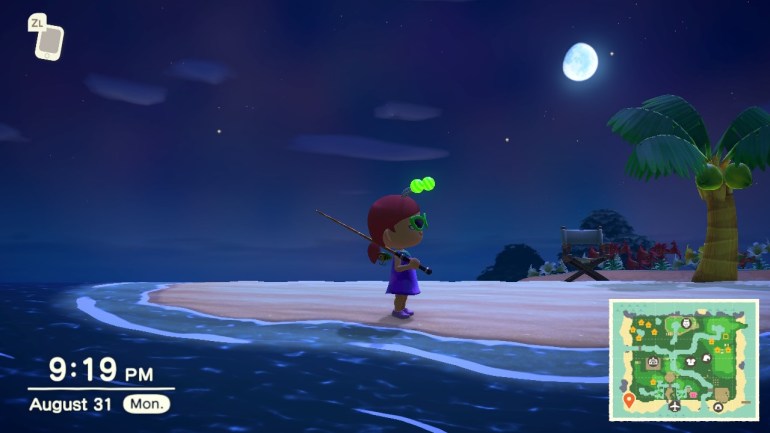The image size is (770, 433).
Task: Open the NookPhone icon
Action: point(47,41)
